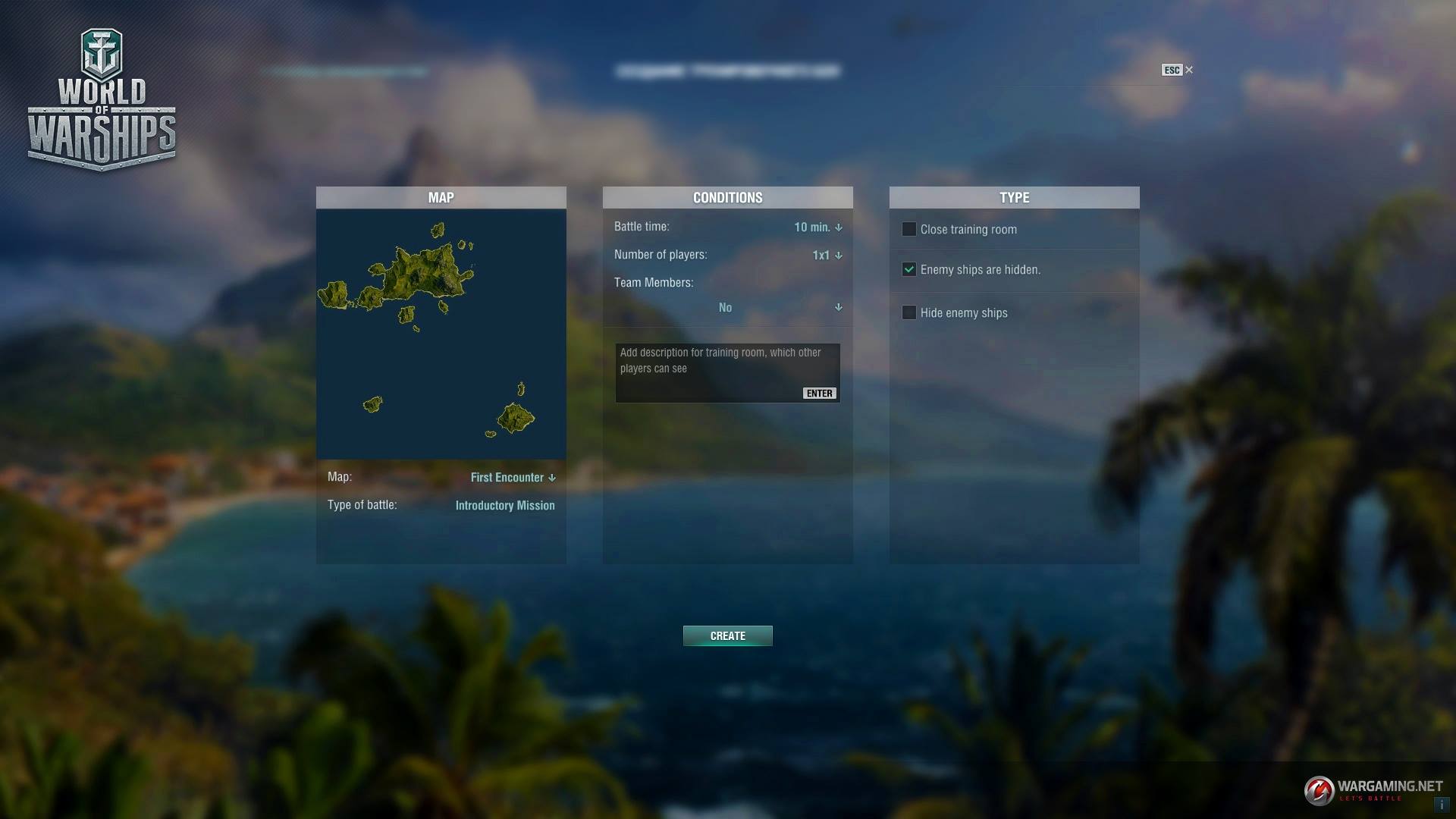This screenshot has width=1456, height=819.
Task: Enable the Hide enemy ships checkbox
Action: [908, 312]
